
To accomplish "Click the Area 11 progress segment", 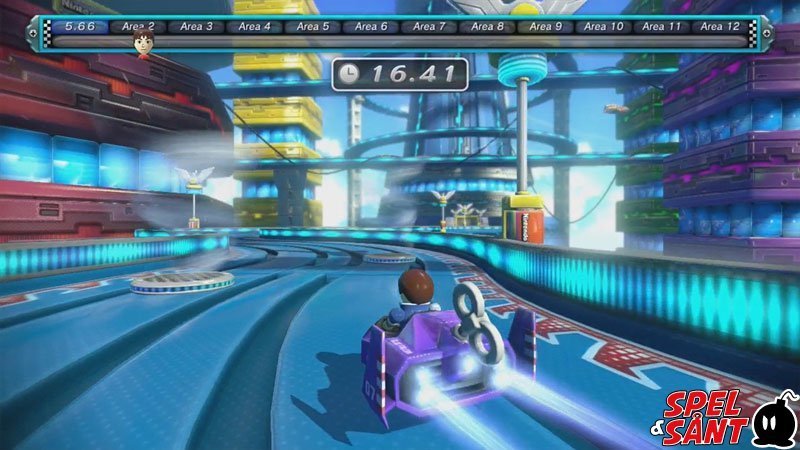I will [661, 26].
